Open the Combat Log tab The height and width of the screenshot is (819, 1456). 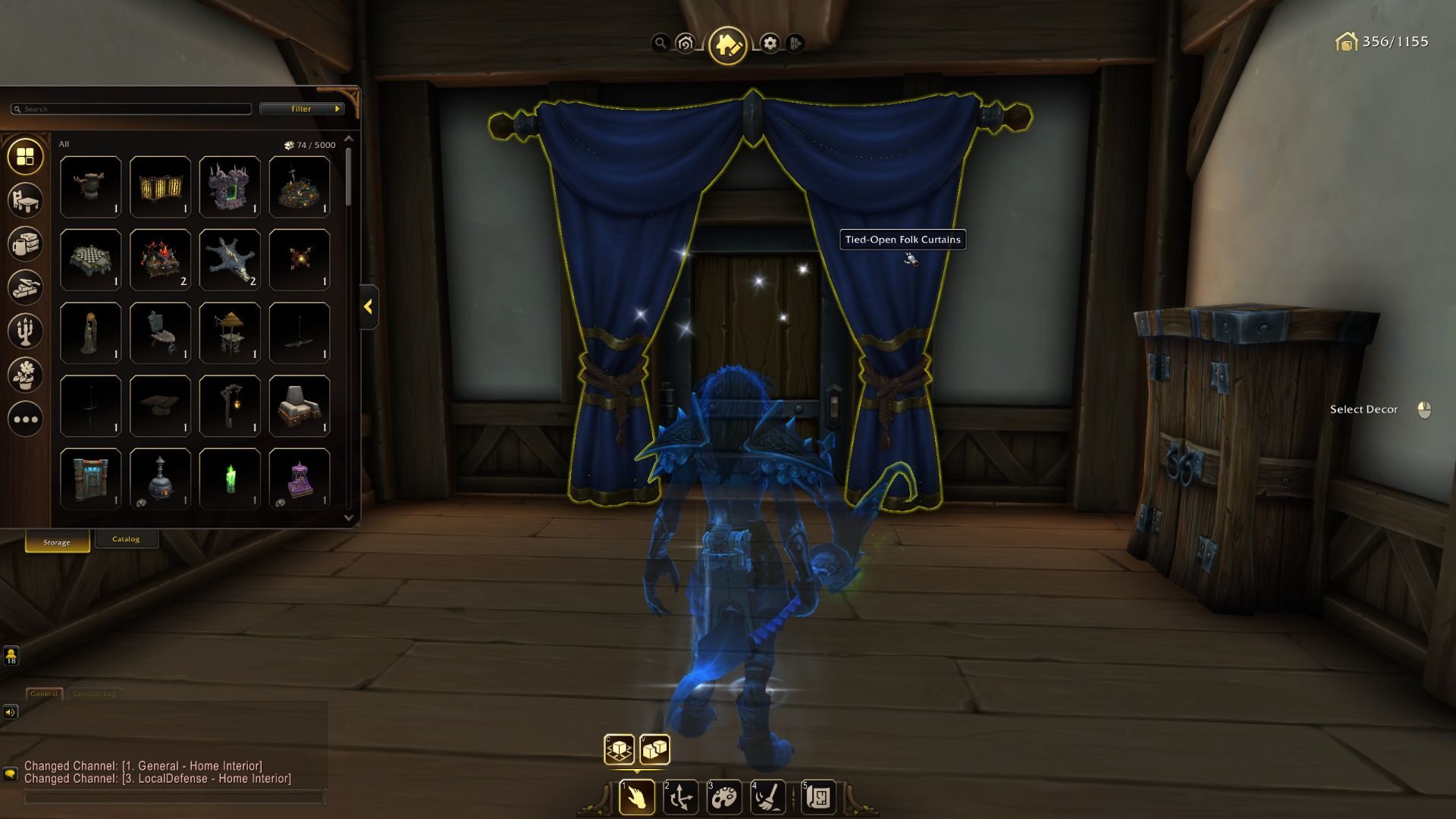[96, 692]
